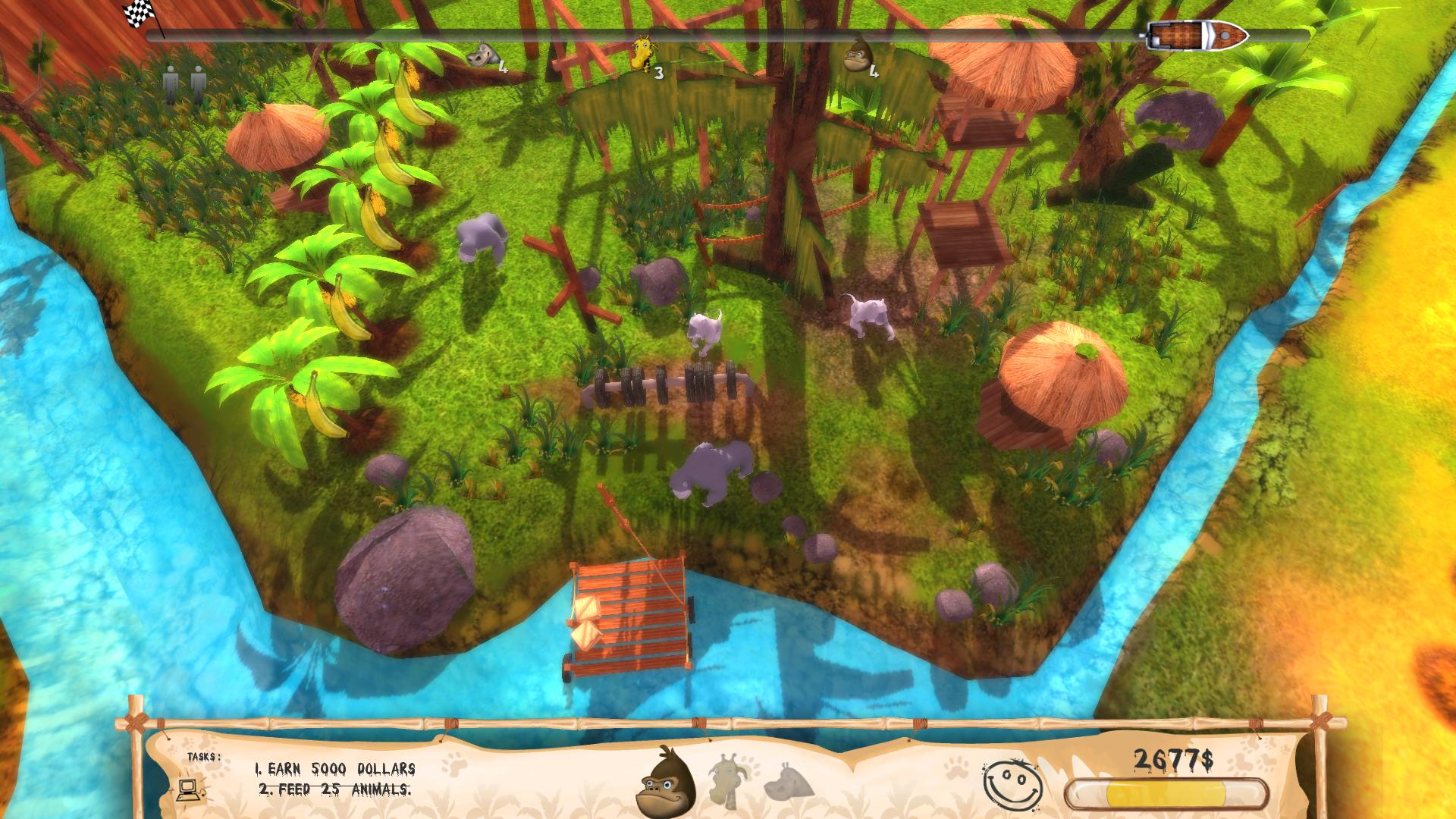Select the hippo marker on the progress track
The width and height of the screenshot is (1456, 819).
483,55
